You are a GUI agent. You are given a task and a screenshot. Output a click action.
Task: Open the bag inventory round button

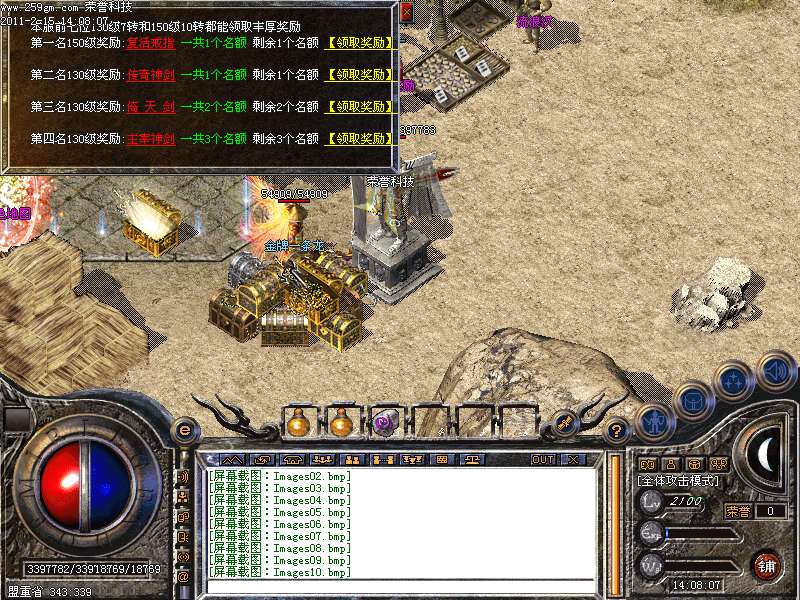(692, 400)
